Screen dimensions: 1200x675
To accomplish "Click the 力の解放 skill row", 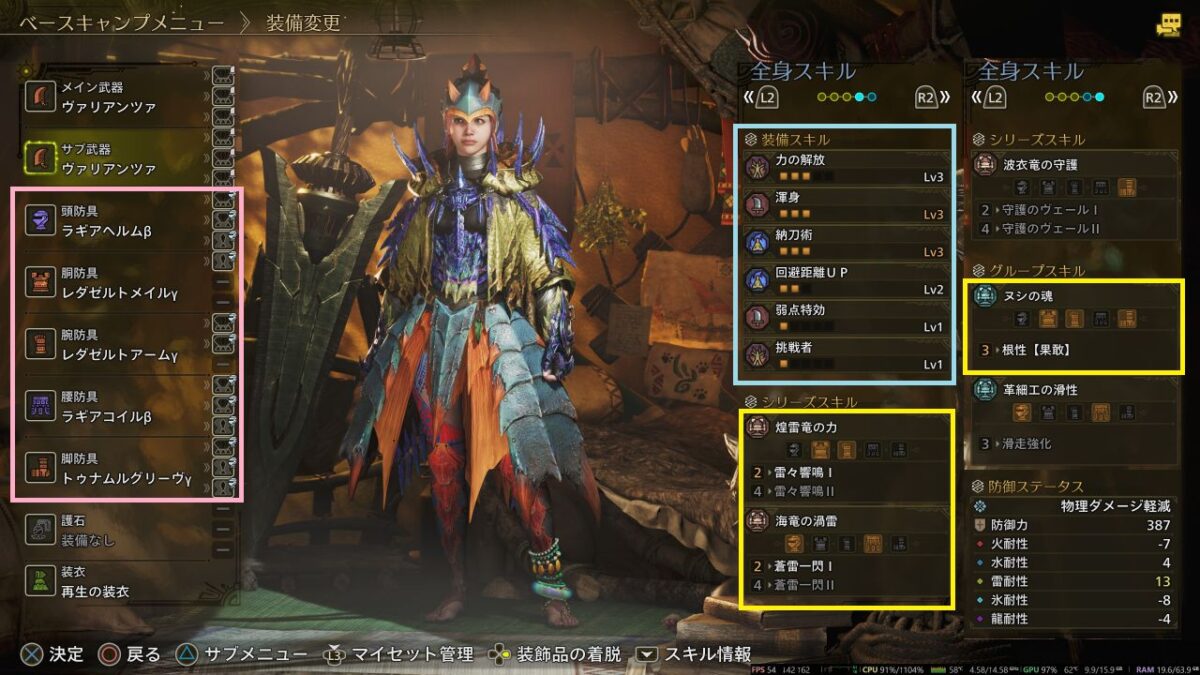I will 843,166.
